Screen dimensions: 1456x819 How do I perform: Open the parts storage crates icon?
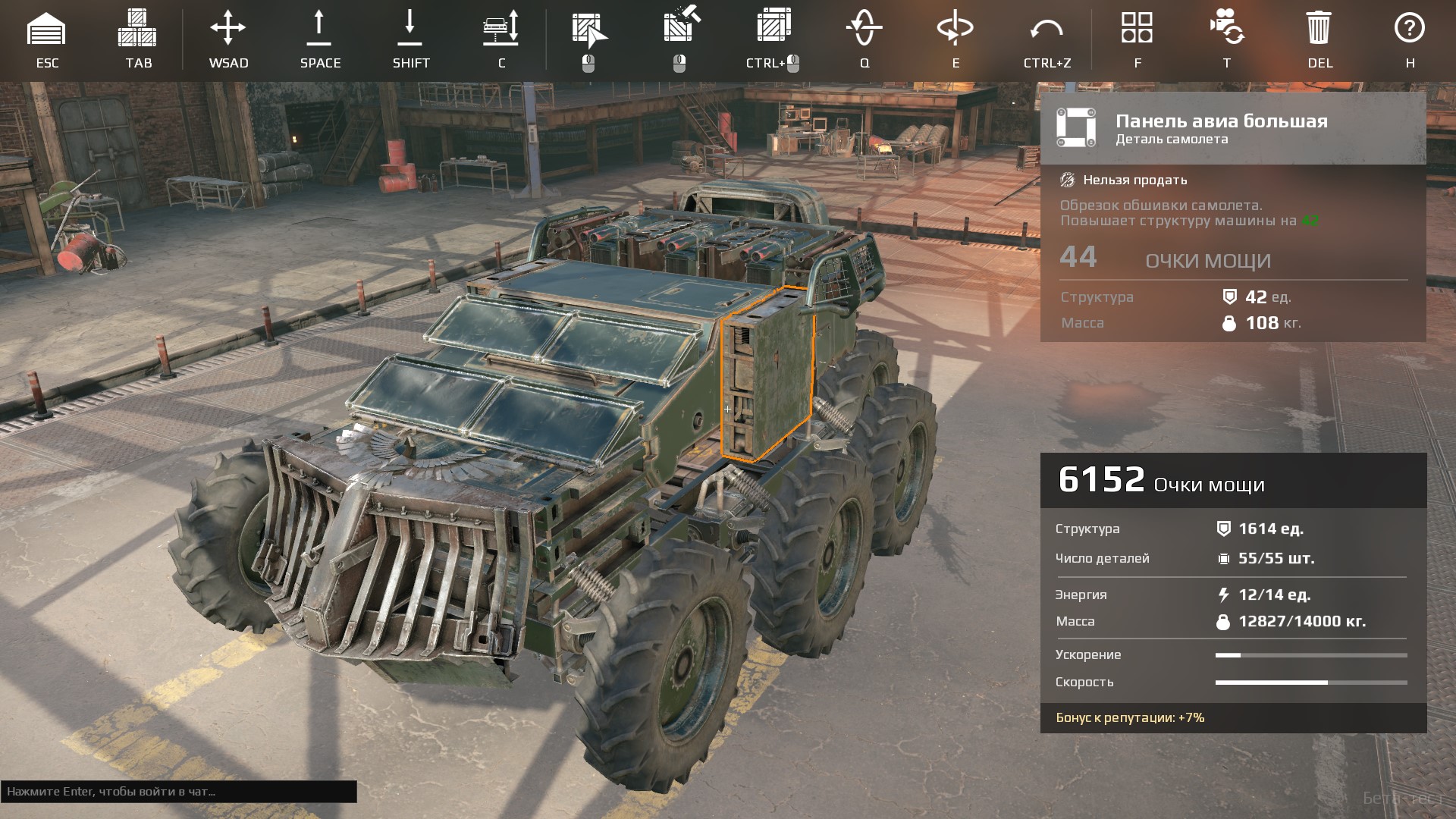[137, 29]
